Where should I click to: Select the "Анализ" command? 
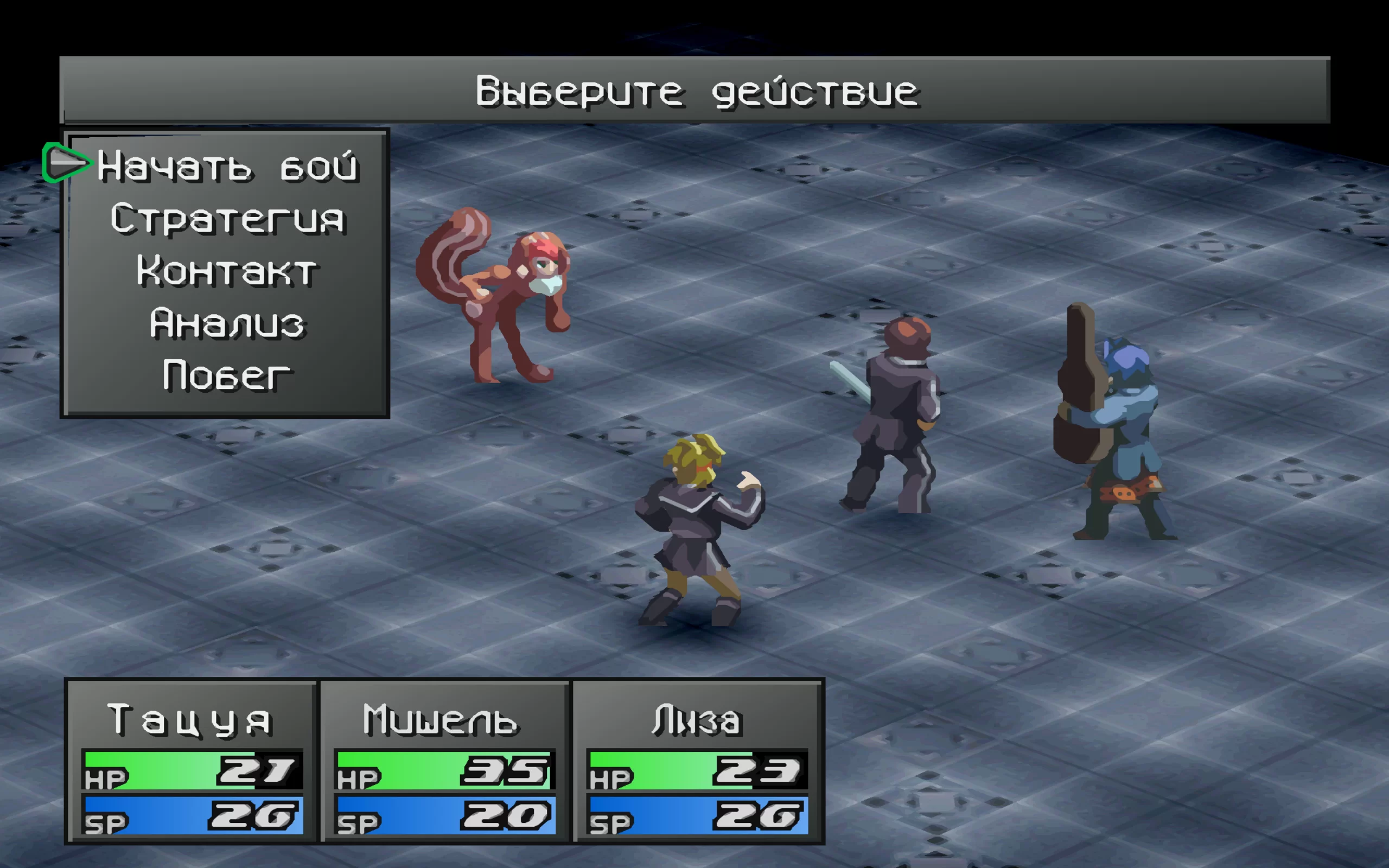pyautogui.click(x=227, y=323)
